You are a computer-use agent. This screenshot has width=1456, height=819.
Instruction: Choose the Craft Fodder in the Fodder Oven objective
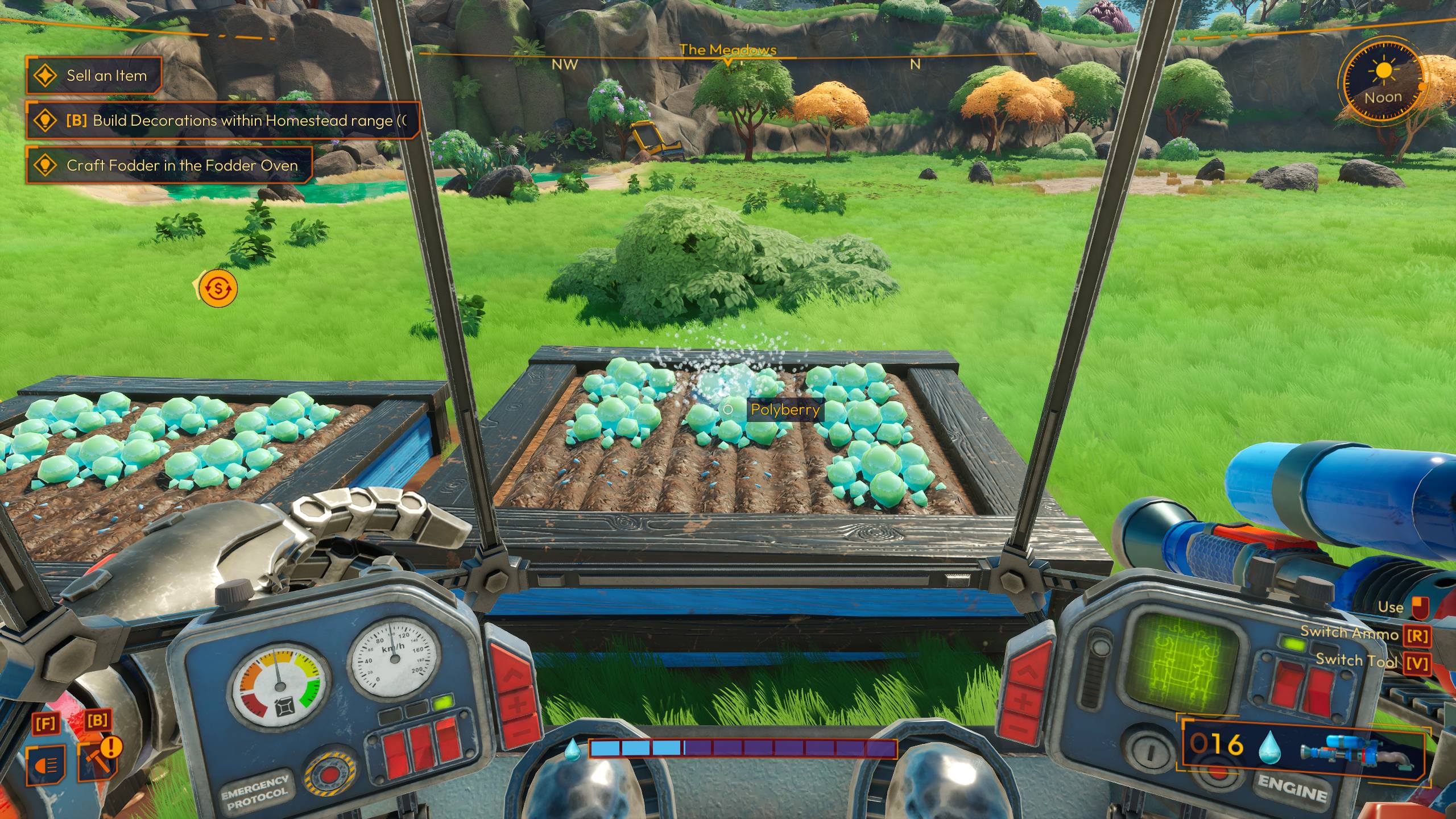coord(169,166)
